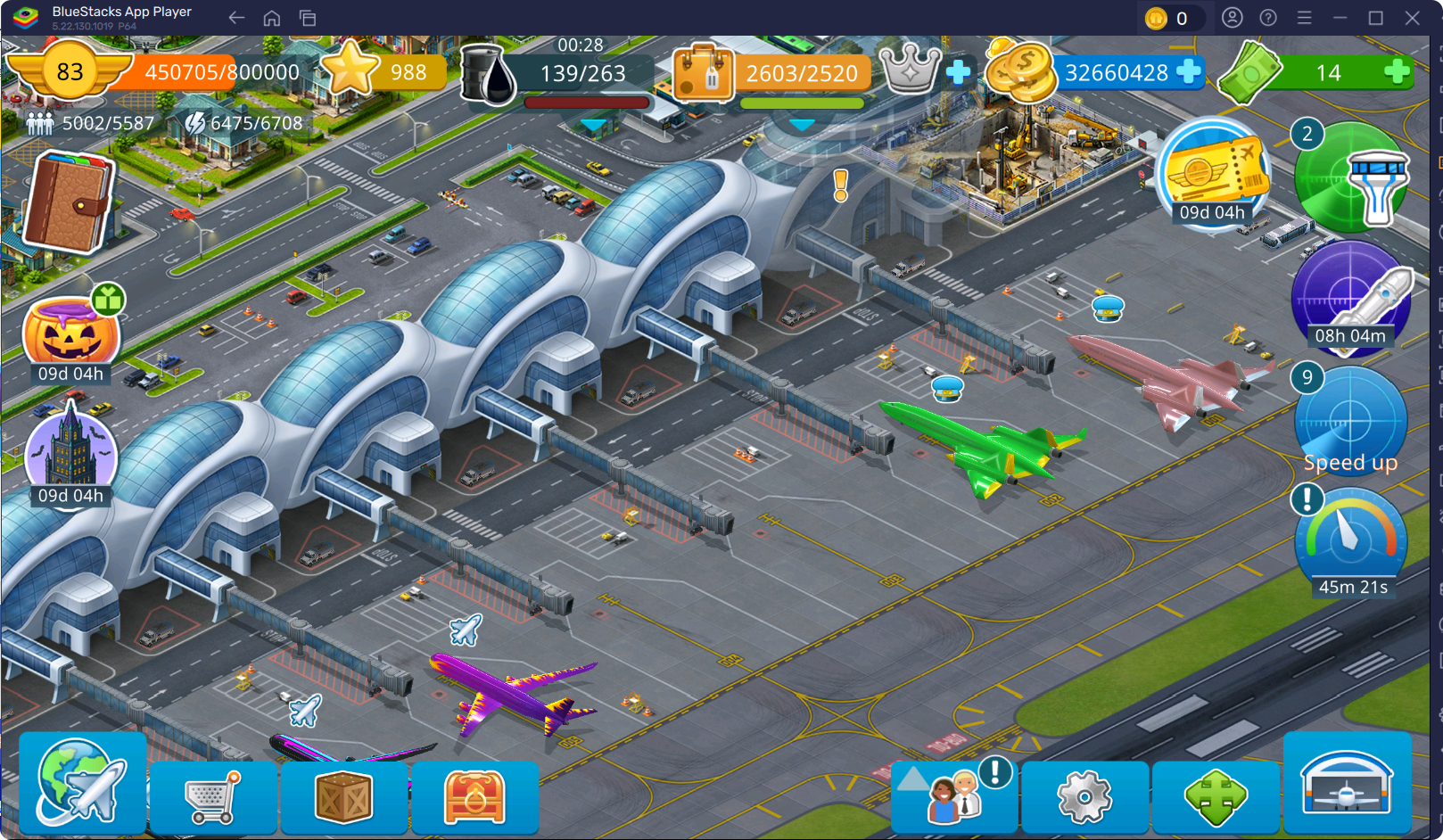Viewport: 1443px width, 840px height.
Task: Open the red treasure chest menu
Action: [x=474, y=796]
